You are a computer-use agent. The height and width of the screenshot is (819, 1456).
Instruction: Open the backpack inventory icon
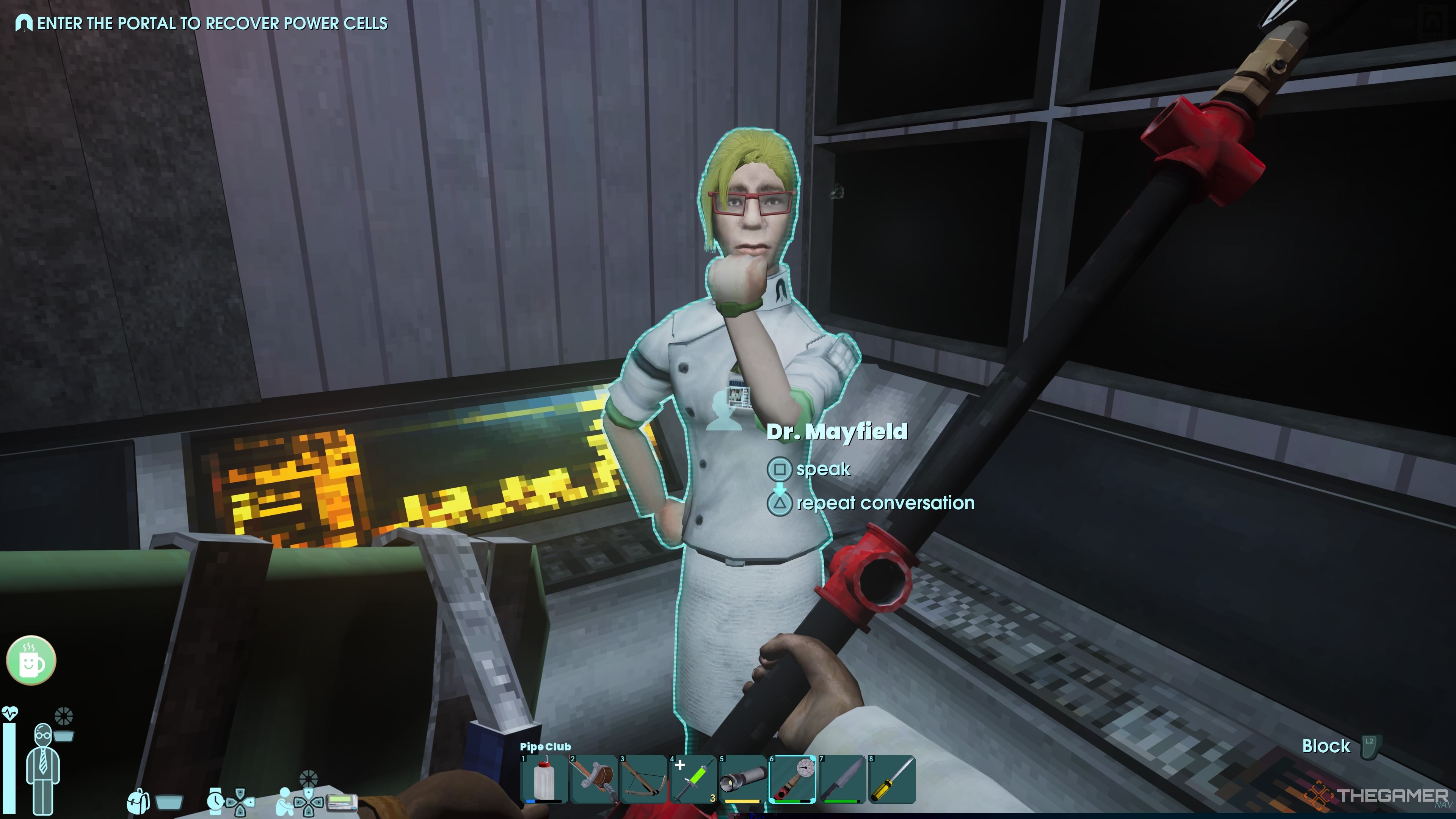tap(138, 801)
